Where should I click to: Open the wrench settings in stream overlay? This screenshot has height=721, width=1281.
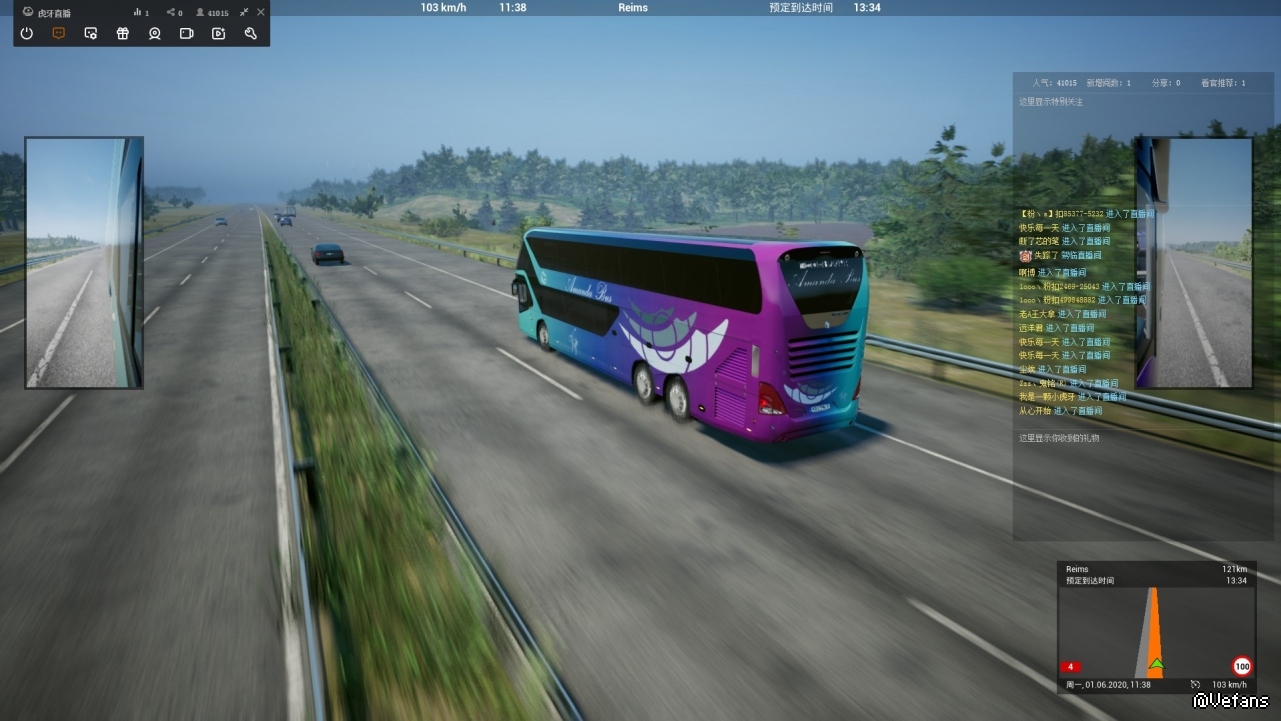[250, 33]
